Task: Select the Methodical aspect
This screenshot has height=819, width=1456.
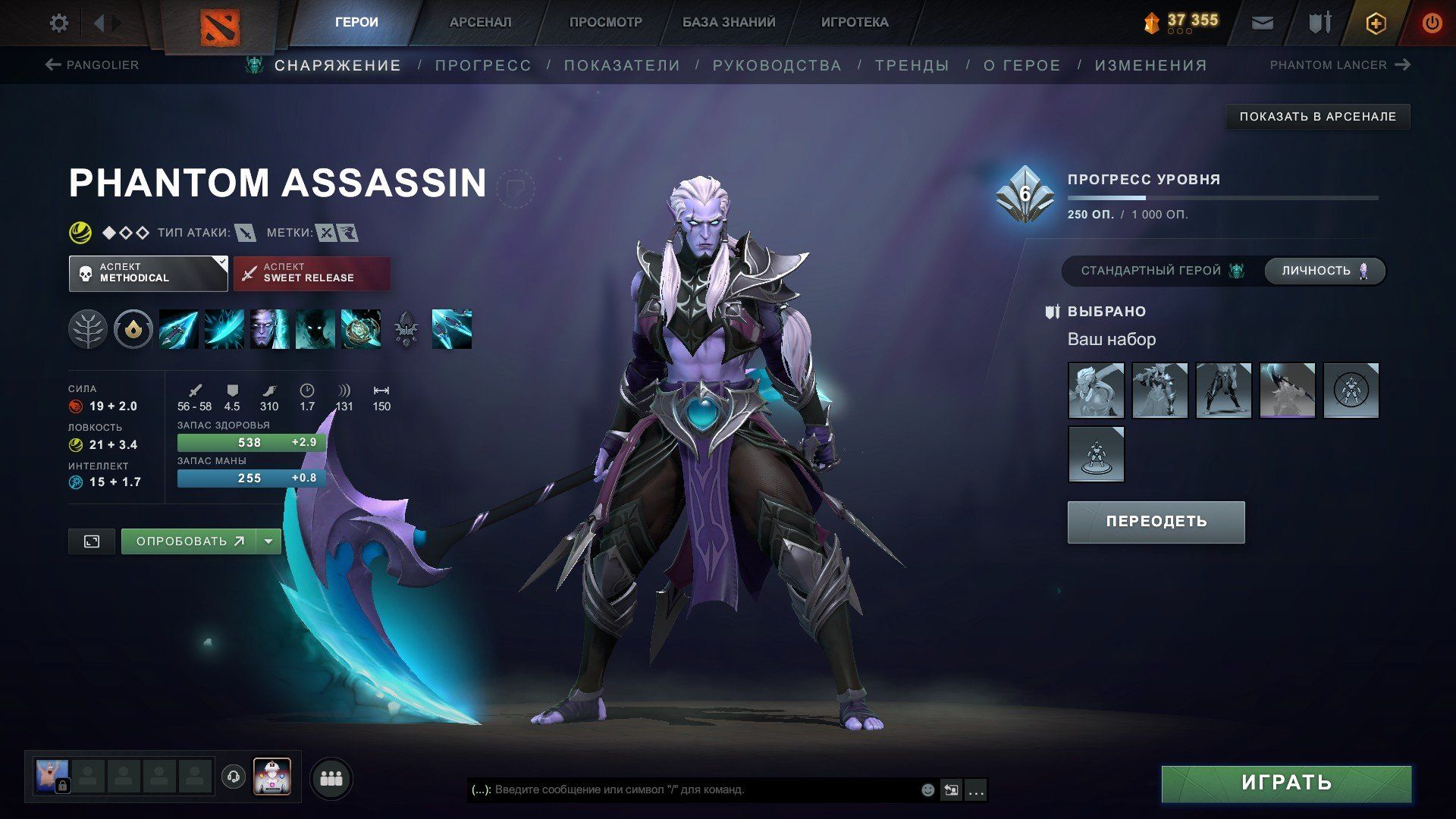Action: coord(148,273)
